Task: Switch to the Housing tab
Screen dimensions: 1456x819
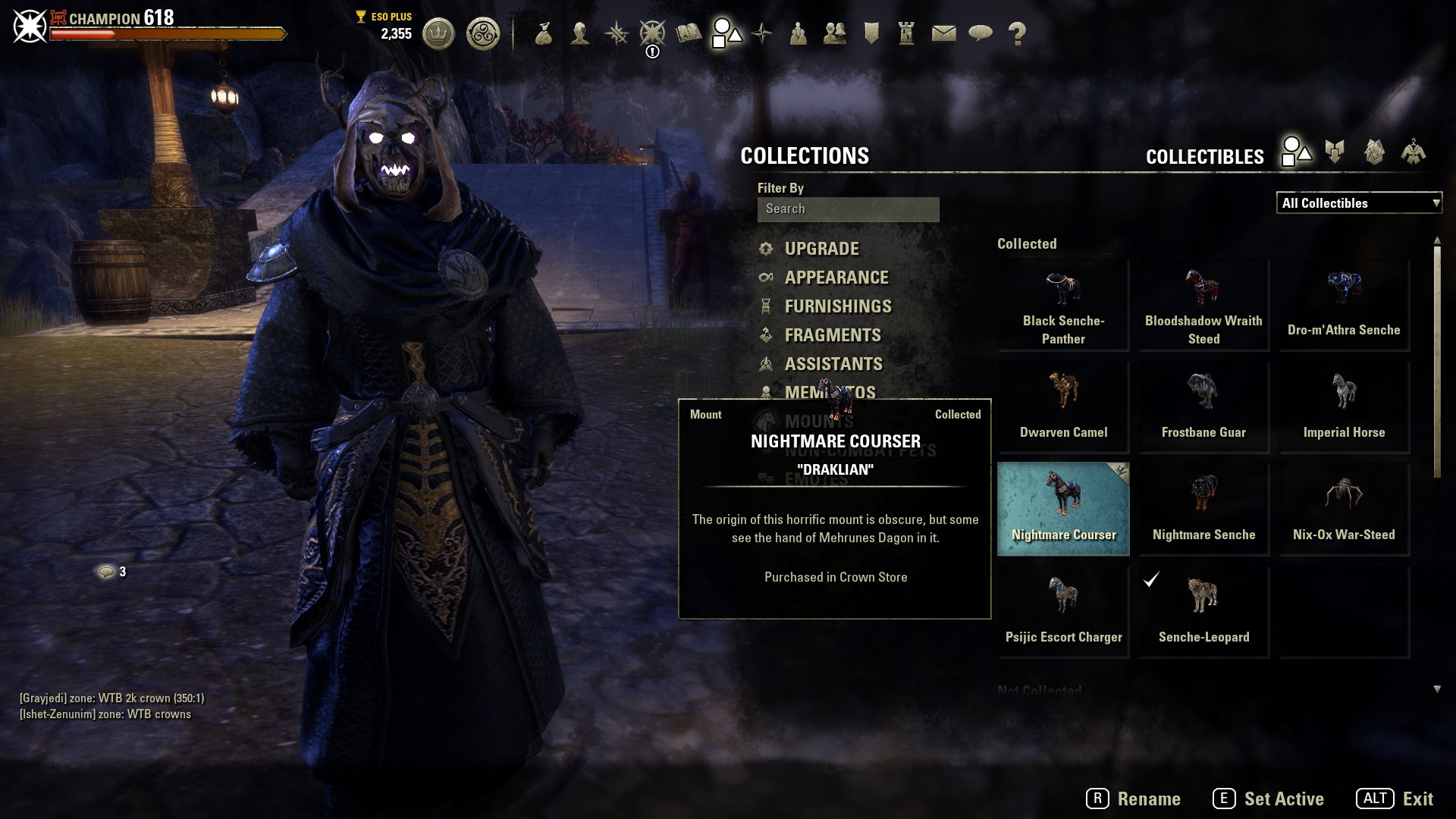Action: point(1374,152)
